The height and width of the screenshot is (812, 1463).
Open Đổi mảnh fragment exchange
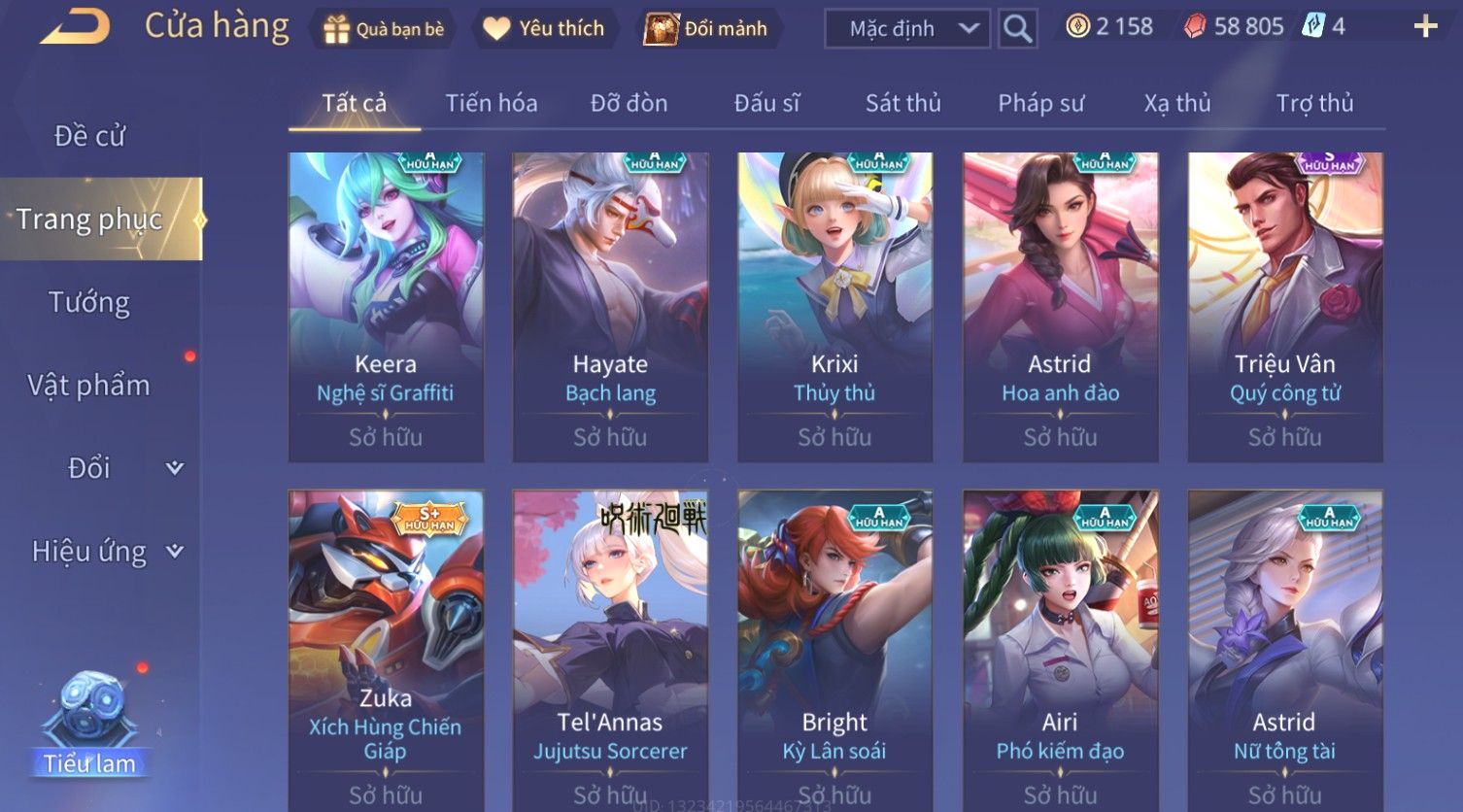706,29
